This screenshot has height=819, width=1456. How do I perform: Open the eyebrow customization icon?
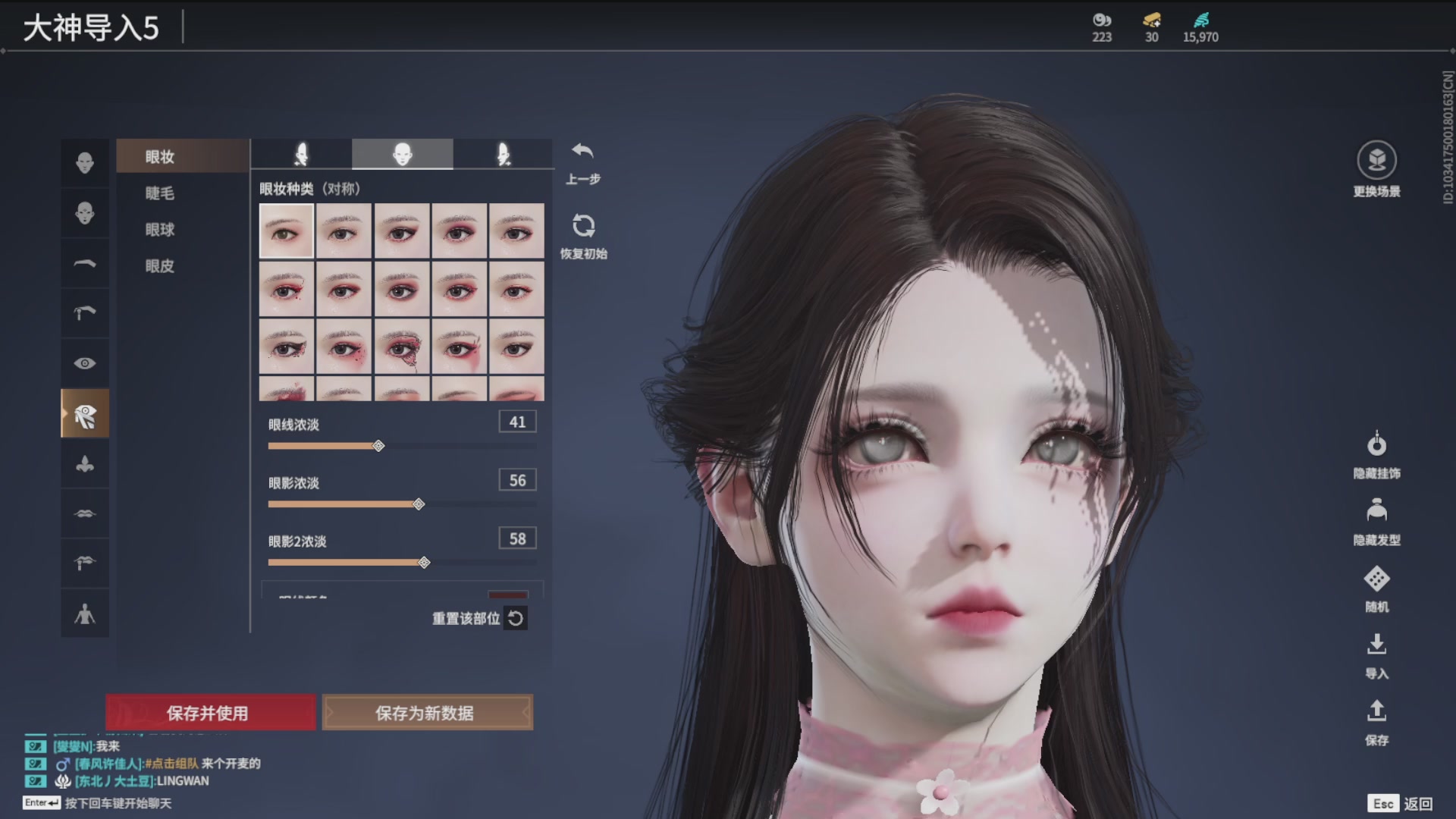pos(85,263)
